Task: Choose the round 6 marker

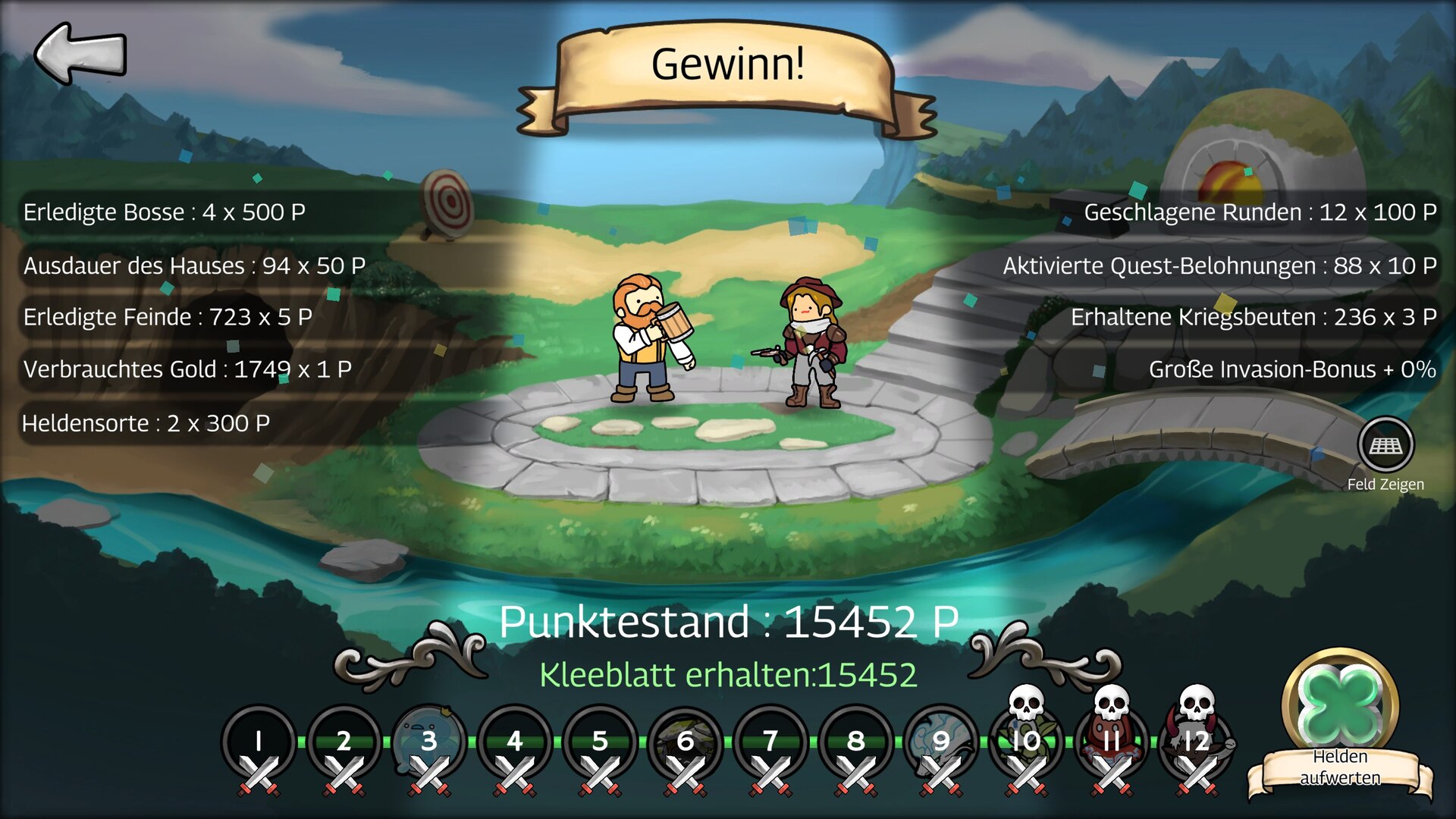Action: point(686,742)
